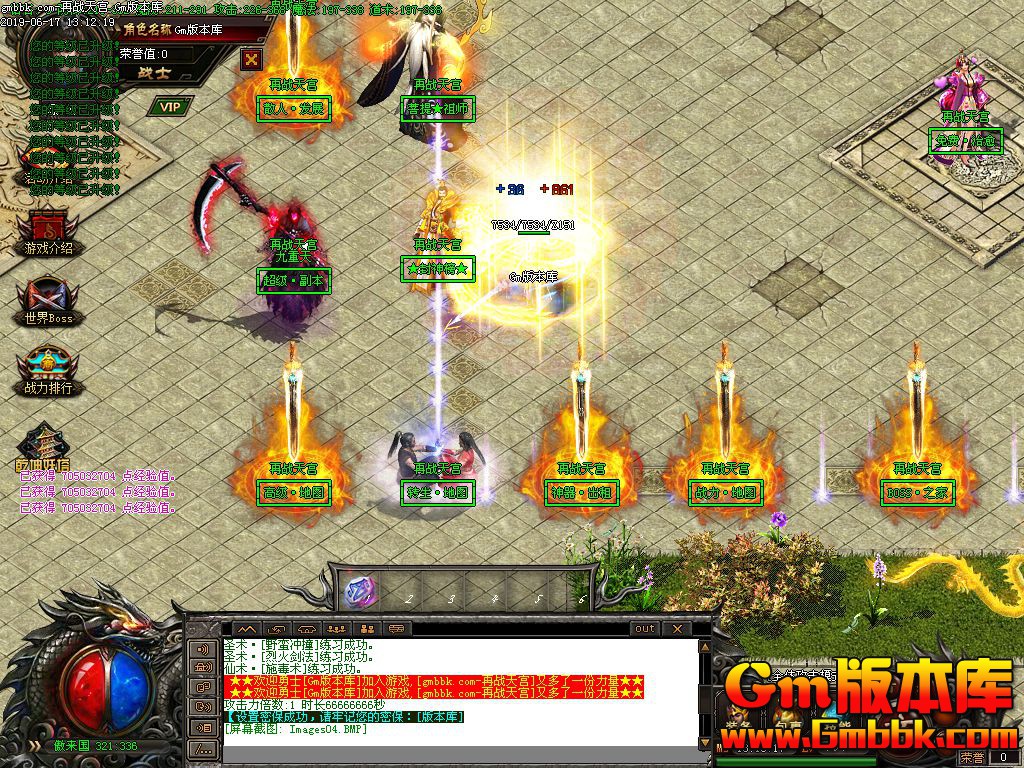
Task: Open the 乾坤妖塔 tower icon
Action: [x=43, y=447]
